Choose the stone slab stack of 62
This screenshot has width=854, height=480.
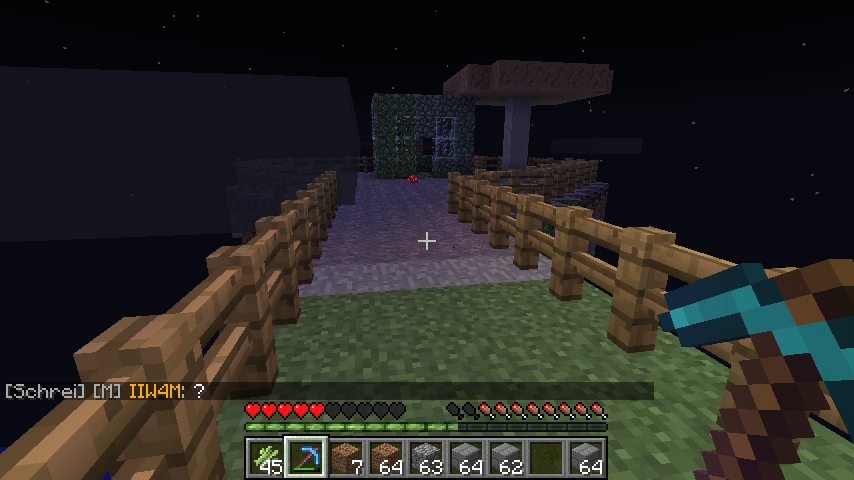(506, 459)
